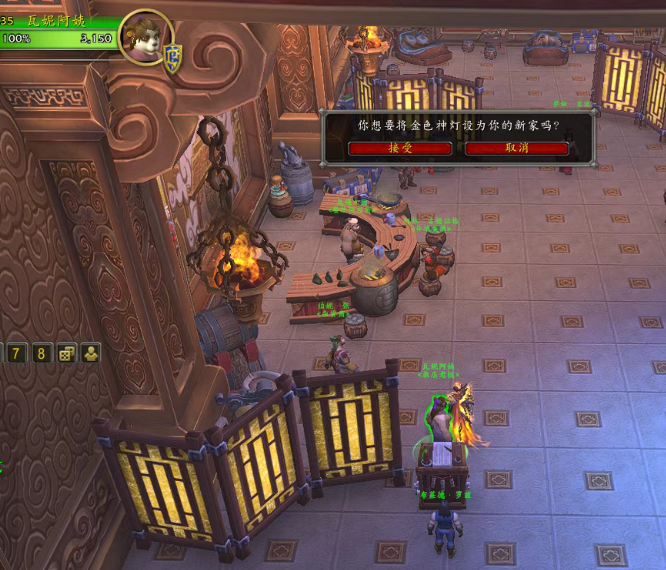Viewport: 666px width, 570px height.
Task: Select the pandaren player portrait
Action: 143,37
